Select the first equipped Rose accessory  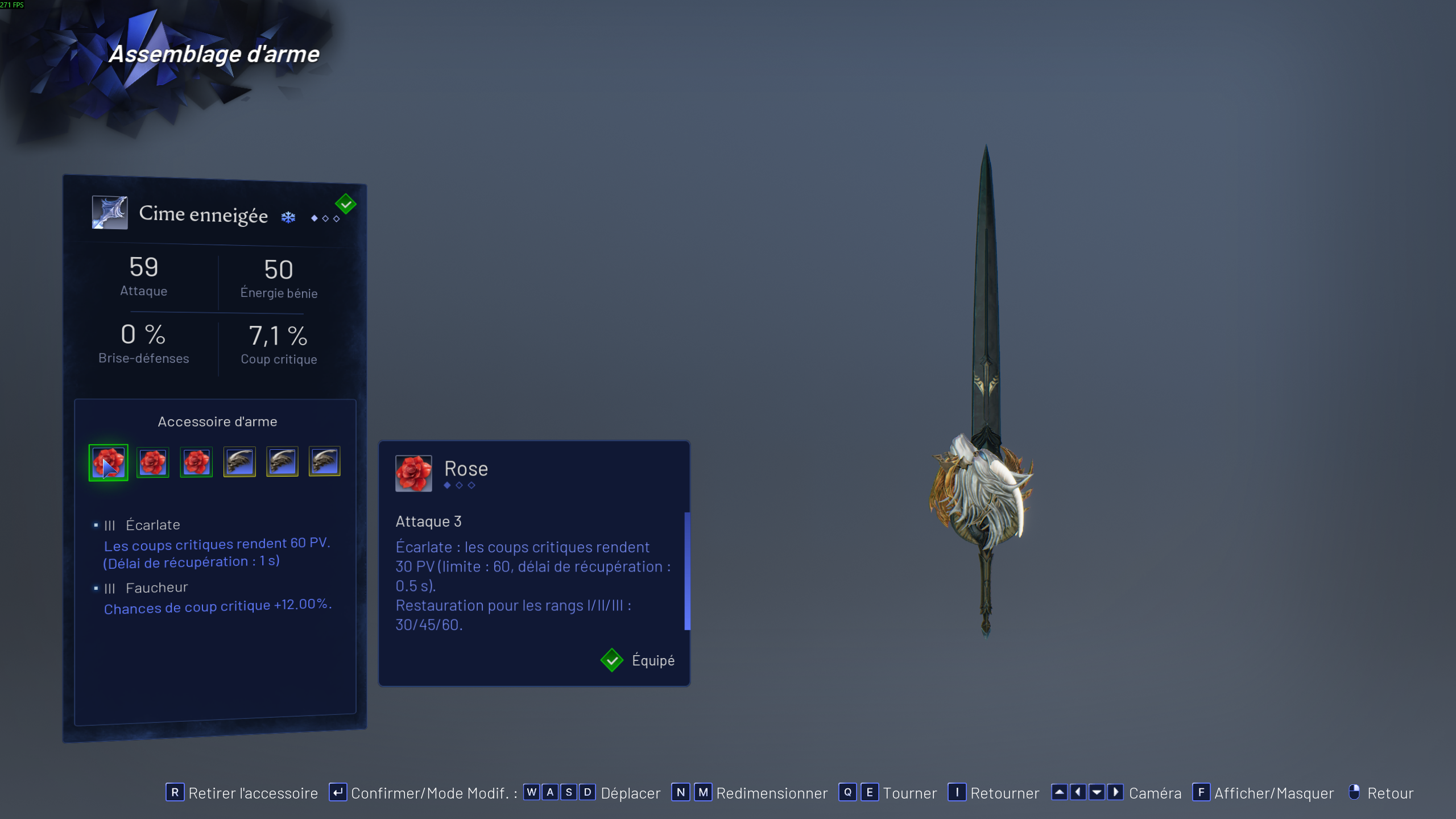click(108, 462)
